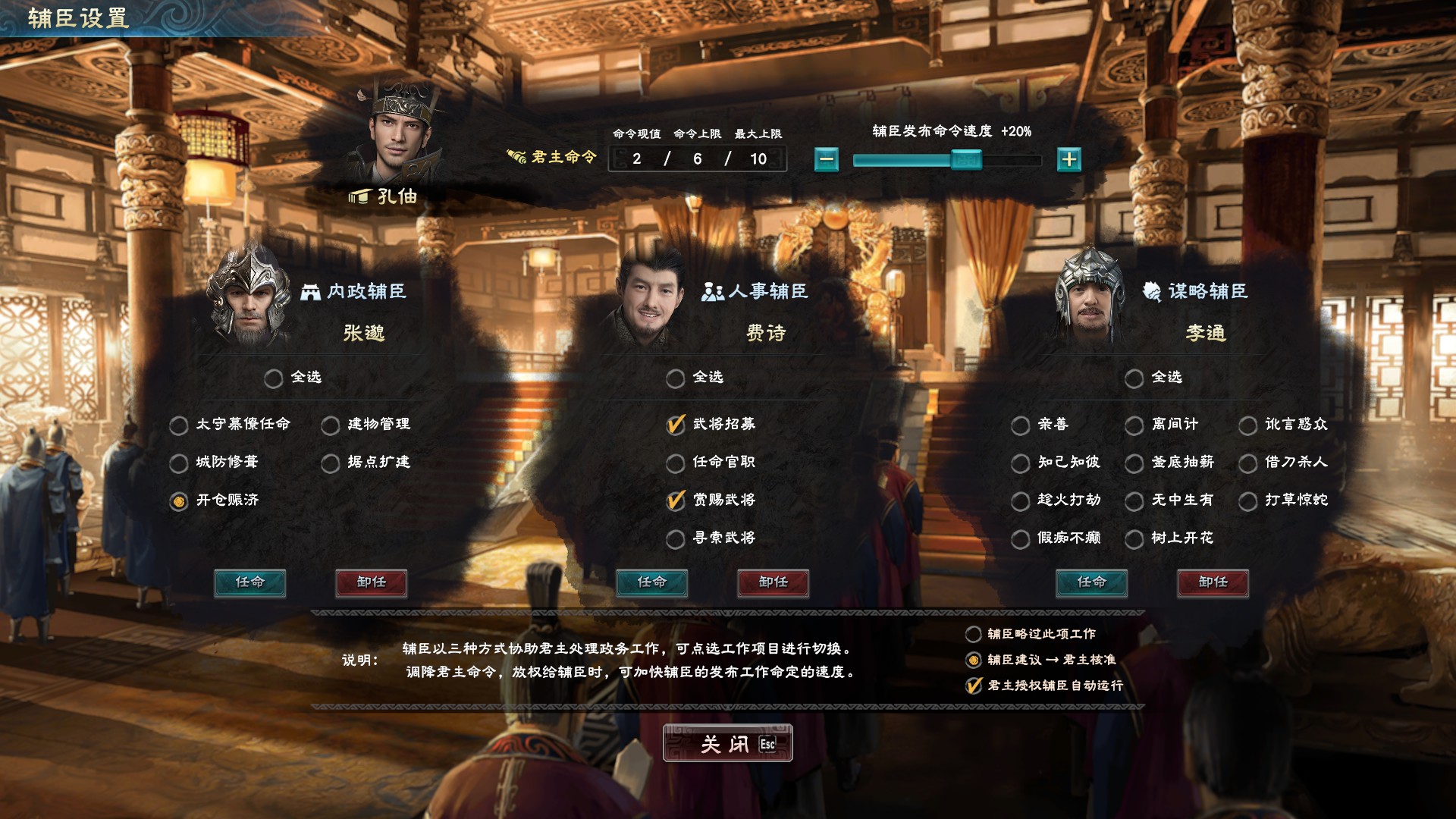Dismiss 李通 using the 卸任 button
1456x819 pixels.
click(1213, 582)
